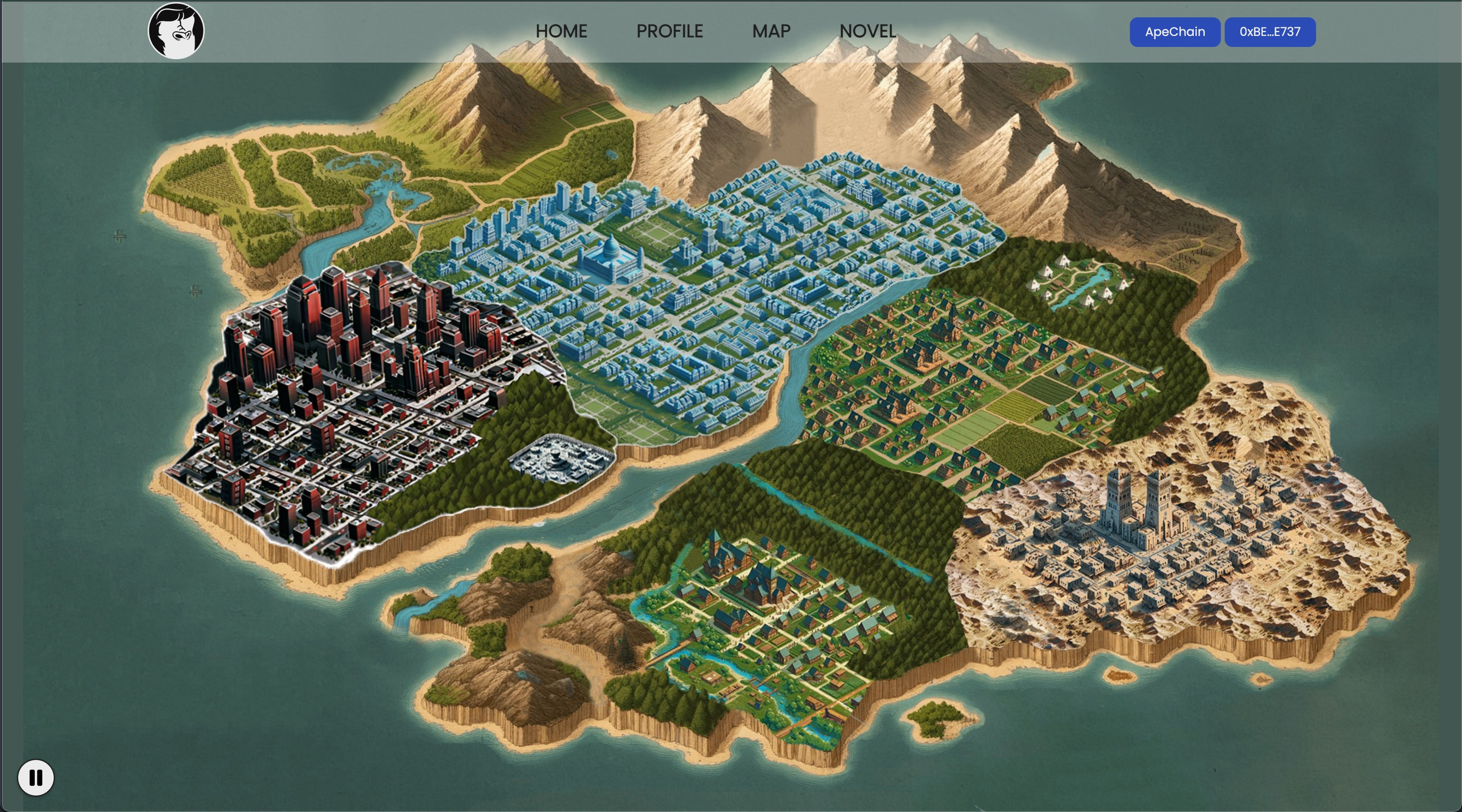
Task: Open the 0xBE...E737 wallet button
Action: pyautogui.click(x=1270, y=32)
